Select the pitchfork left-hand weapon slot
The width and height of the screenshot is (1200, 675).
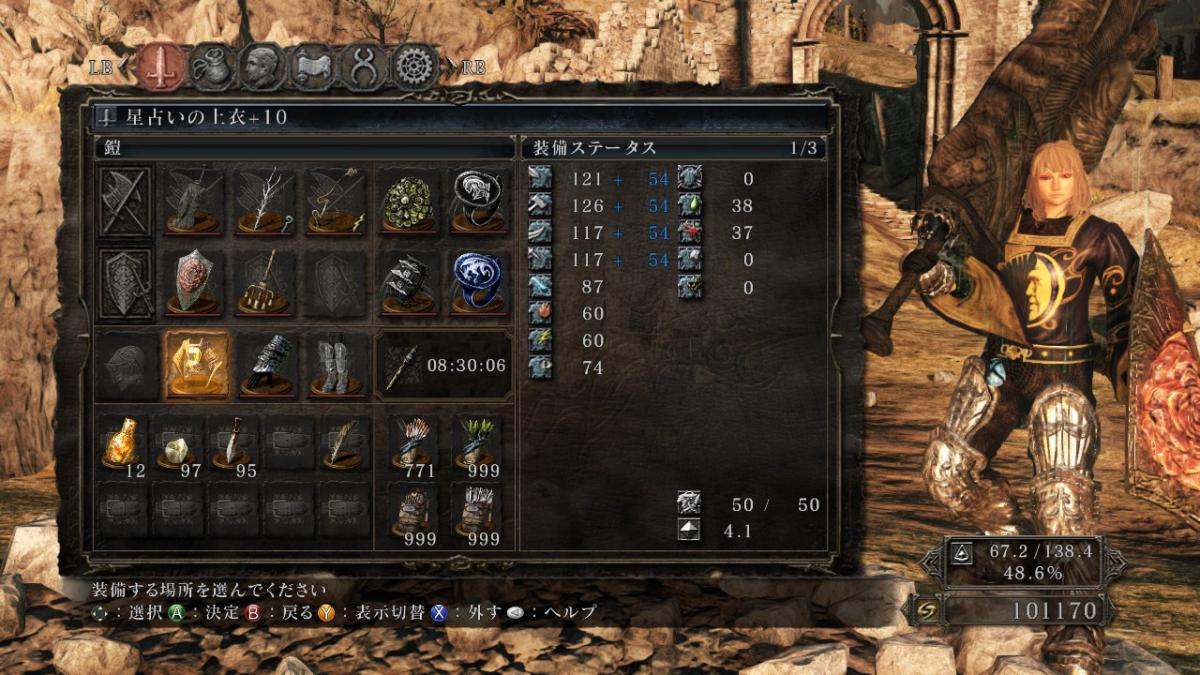click(x=266, y=284)
